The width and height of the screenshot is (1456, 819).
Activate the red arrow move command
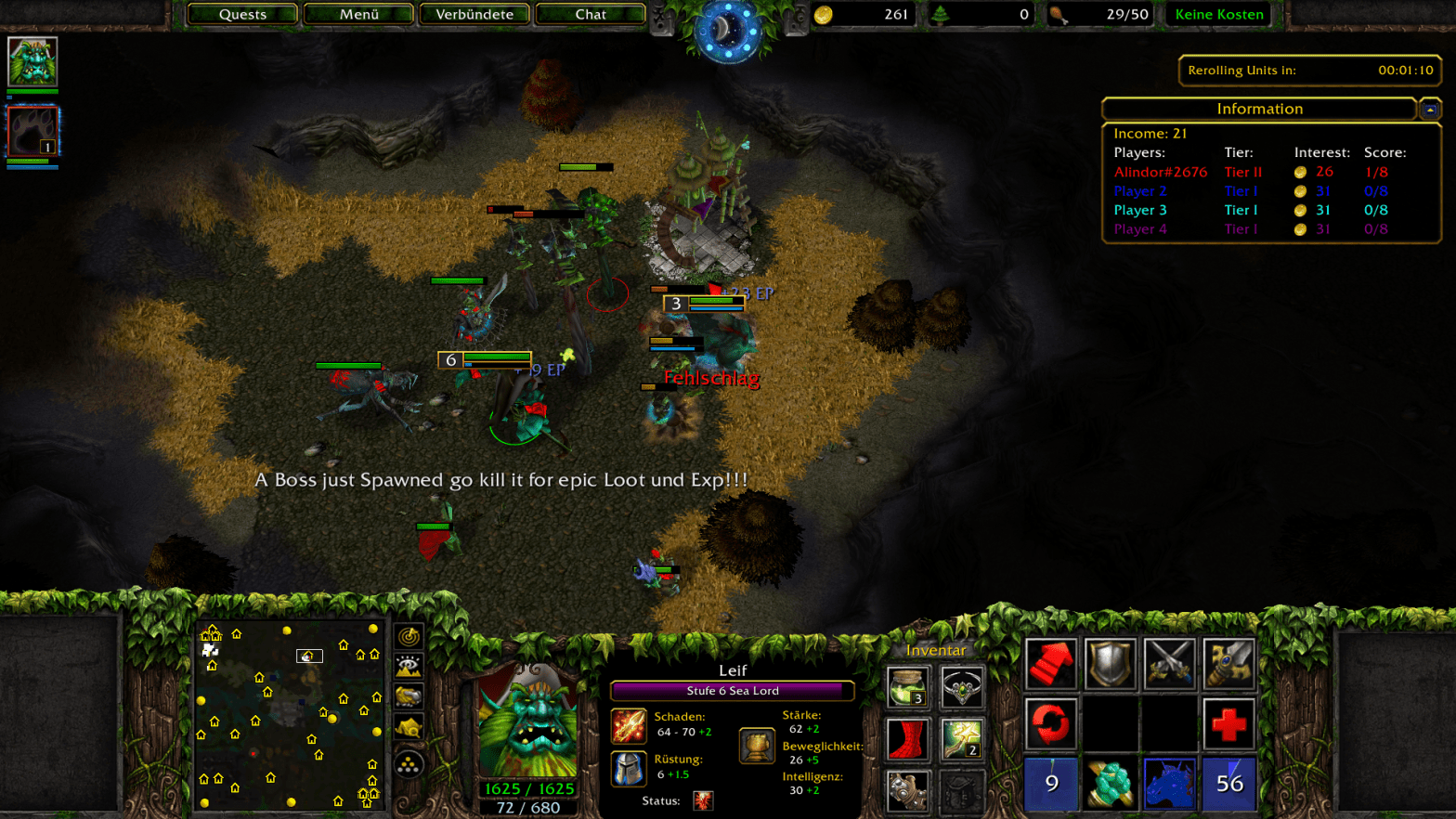point(1051,664)
